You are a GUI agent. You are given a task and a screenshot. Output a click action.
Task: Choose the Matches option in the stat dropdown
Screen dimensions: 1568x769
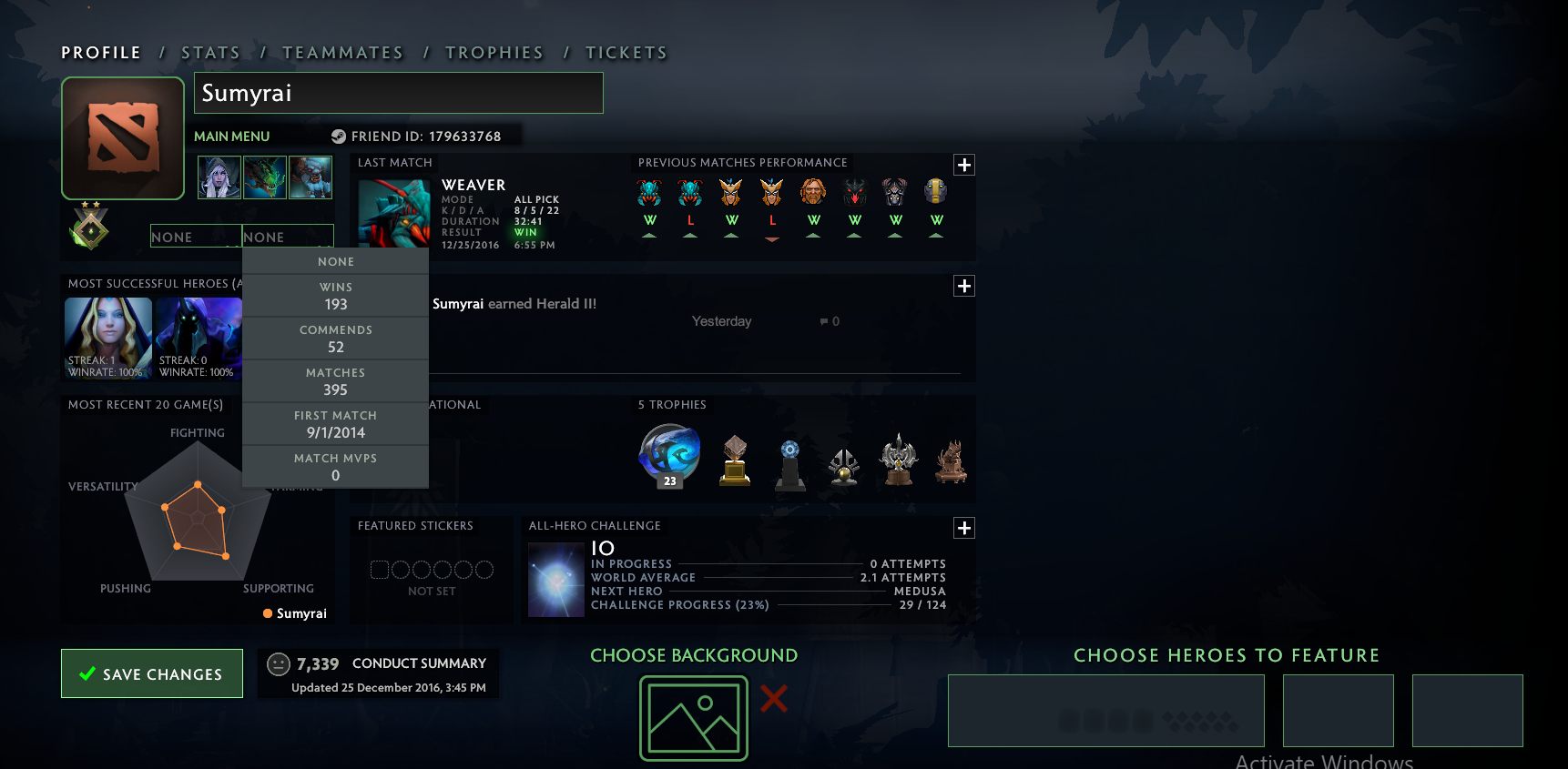(335, 380)
